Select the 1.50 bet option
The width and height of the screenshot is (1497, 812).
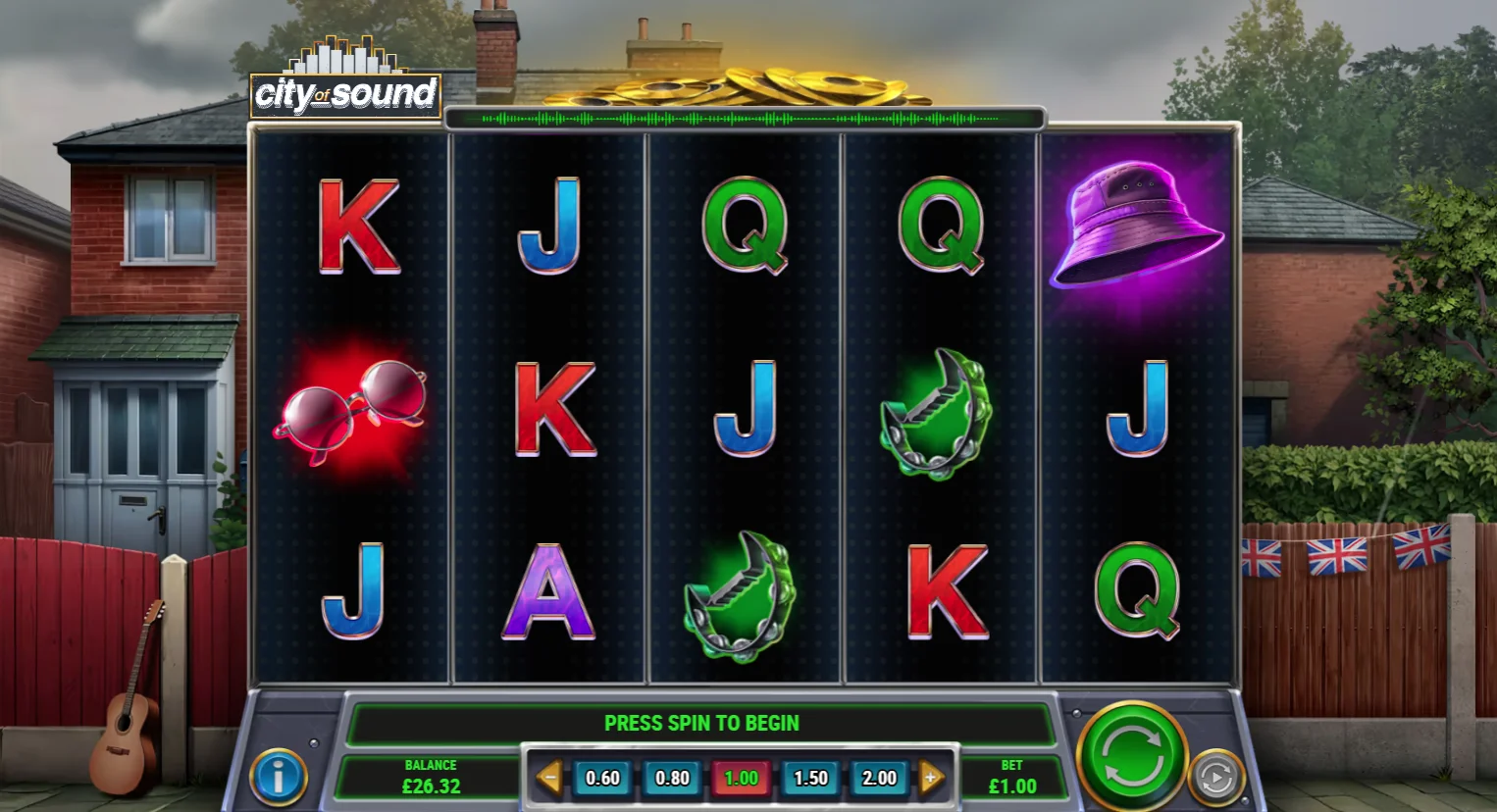point(810,777)
